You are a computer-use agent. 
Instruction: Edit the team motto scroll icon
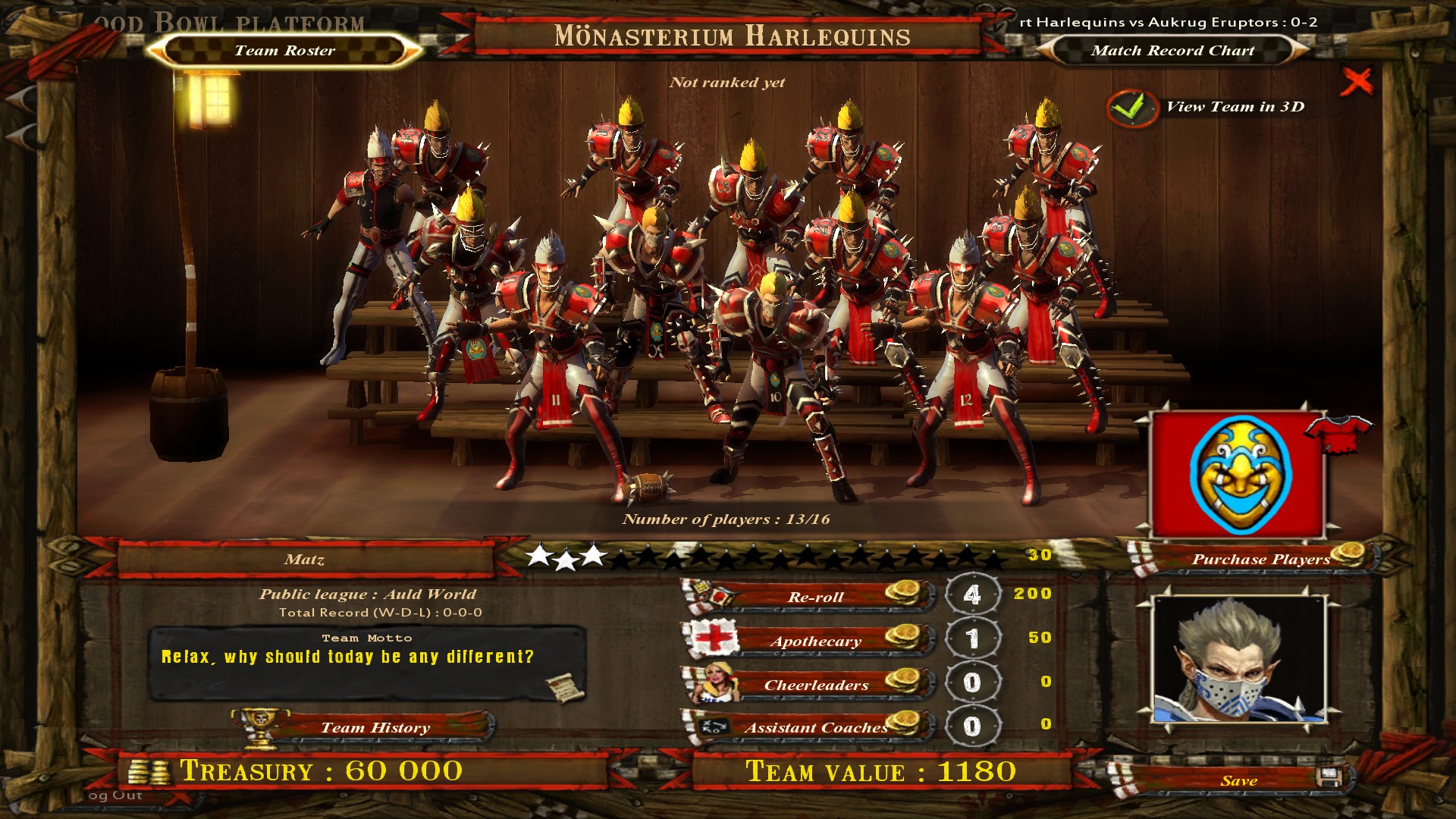[x=565, y=686]
